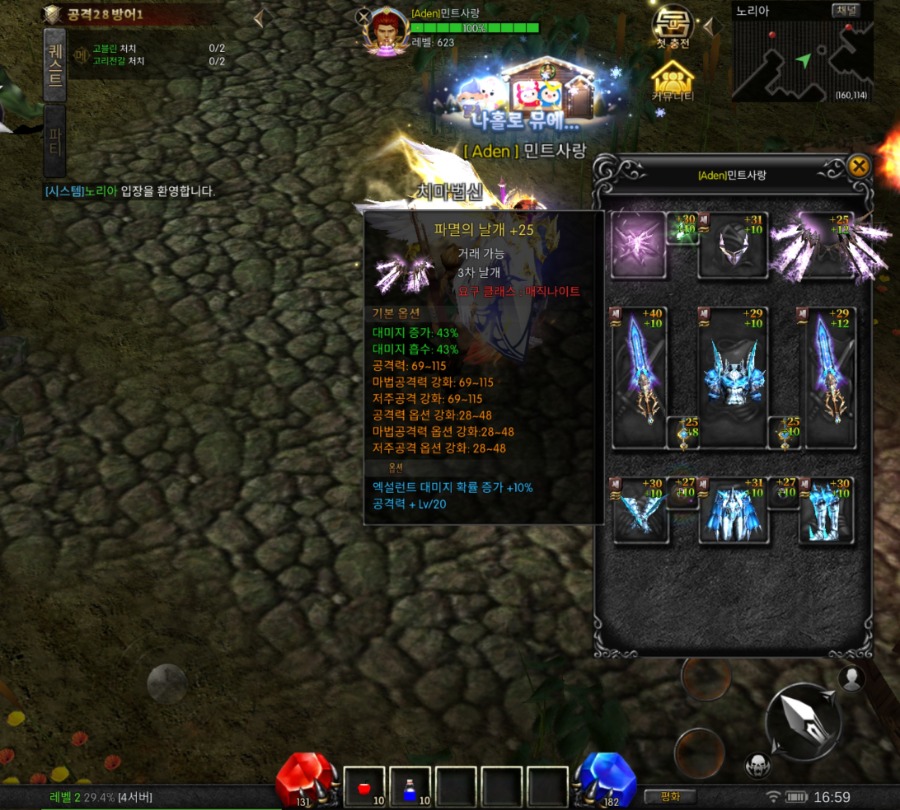900x810 pixels.
Task: Tap the skull target icon
Action: click(758, 765)
